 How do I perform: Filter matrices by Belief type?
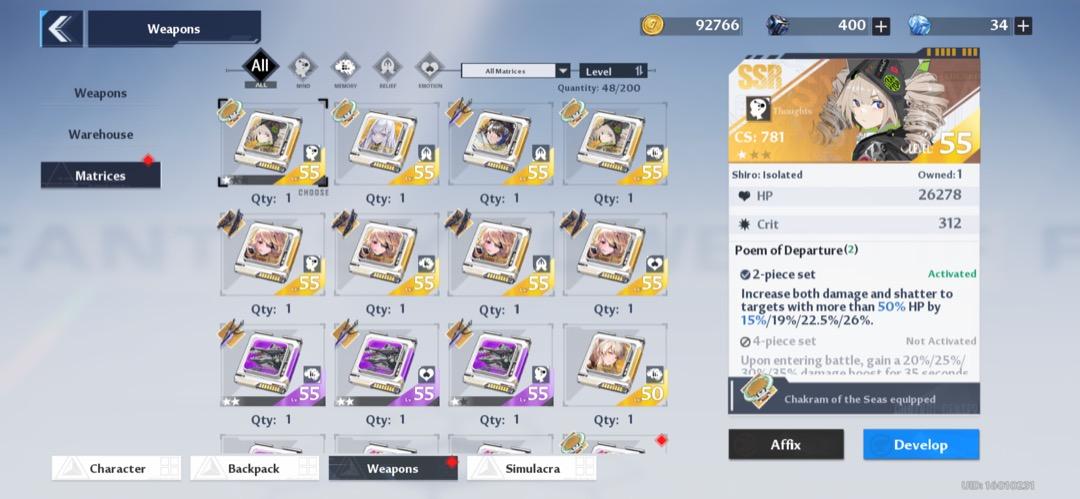click(387, 69)
